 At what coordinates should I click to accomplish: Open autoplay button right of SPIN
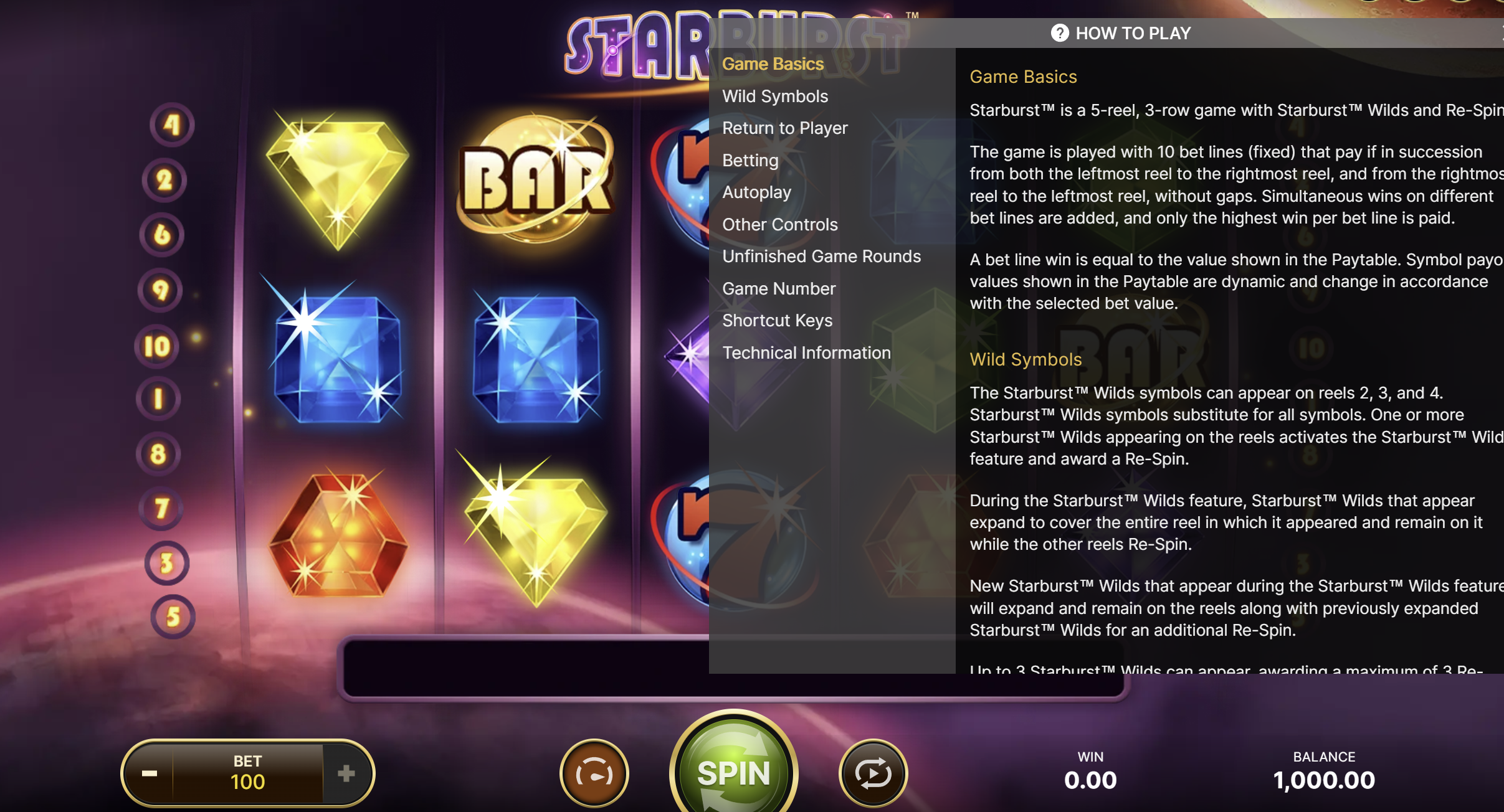tap(873, 774)
